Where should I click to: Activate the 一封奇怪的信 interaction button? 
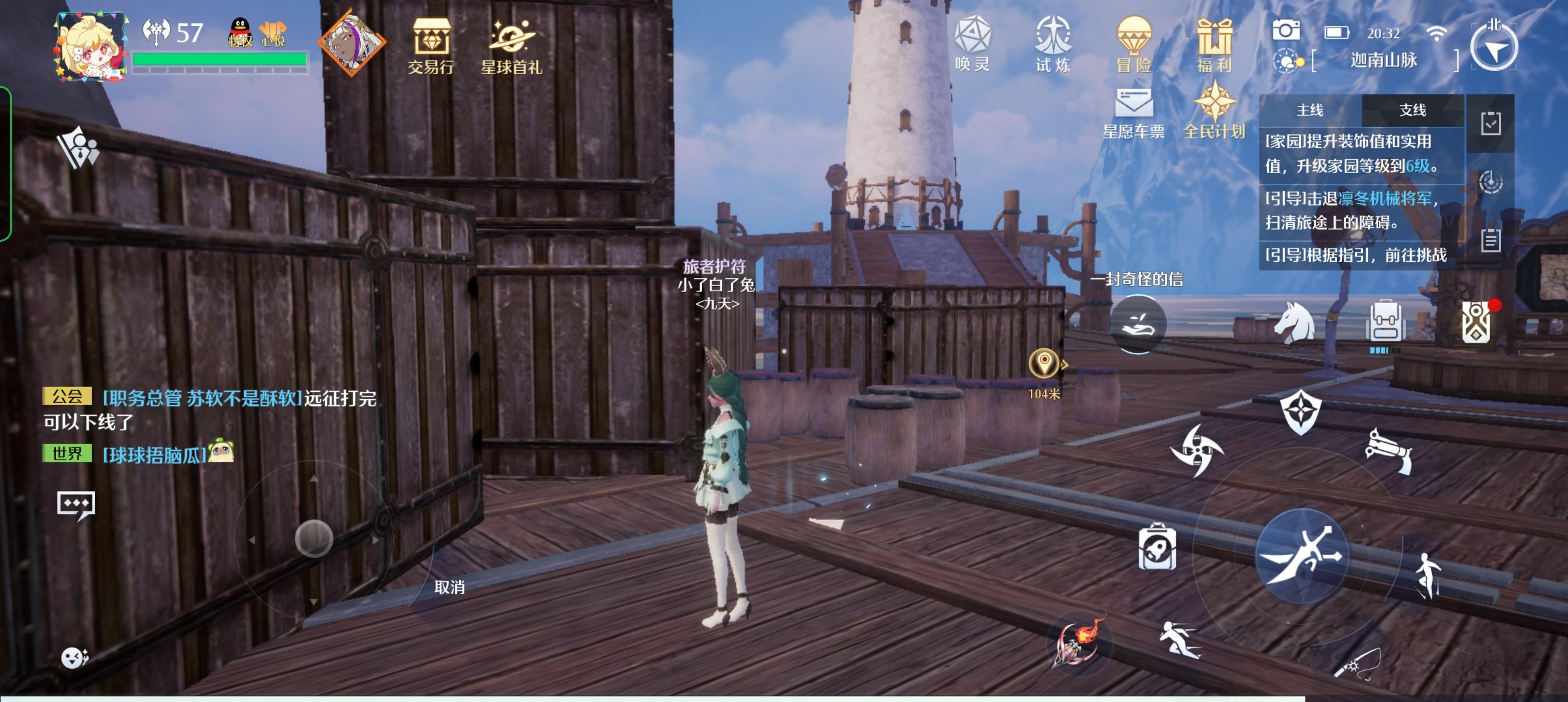1137,323
